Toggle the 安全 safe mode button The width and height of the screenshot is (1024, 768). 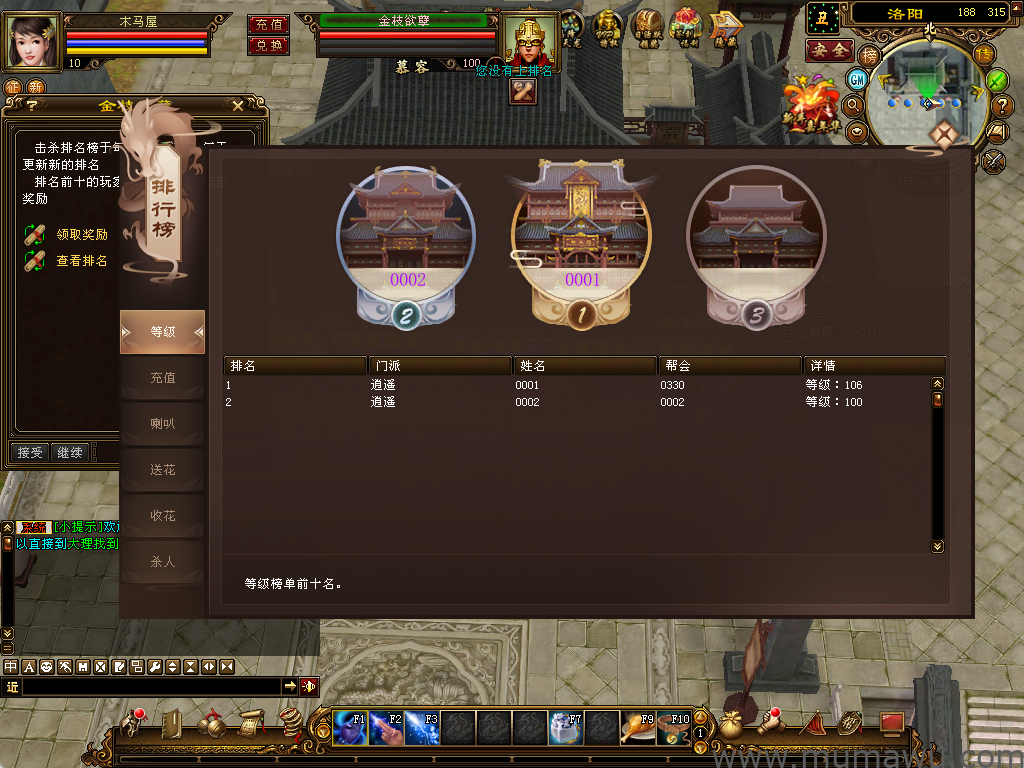point(829,50)
